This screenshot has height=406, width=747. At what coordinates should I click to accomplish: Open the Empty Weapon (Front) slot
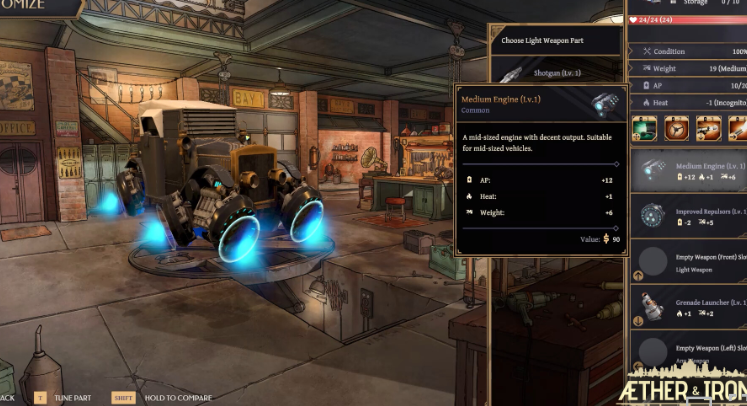point(690,261)
